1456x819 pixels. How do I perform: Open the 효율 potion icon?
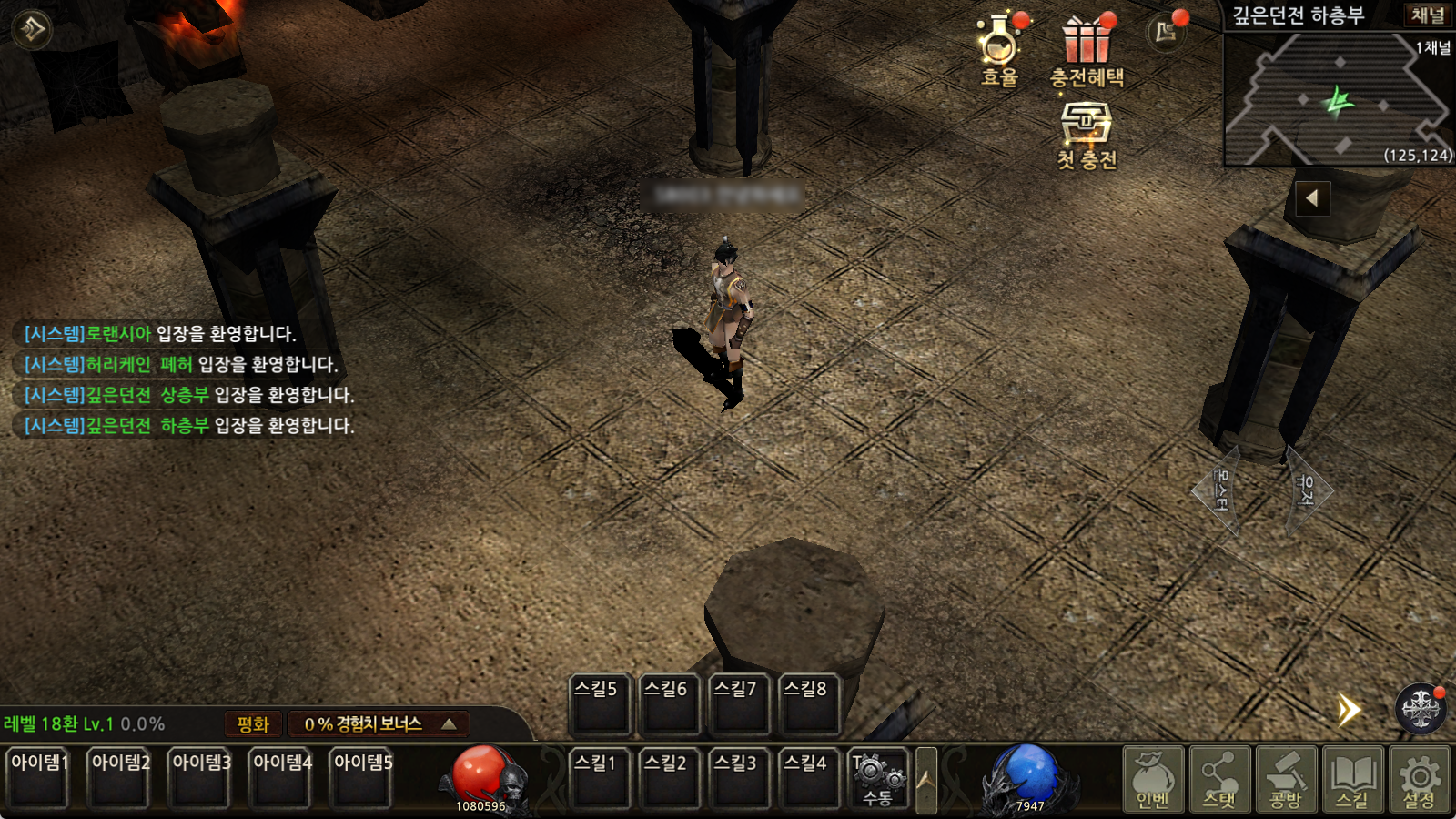pos(999,49)
